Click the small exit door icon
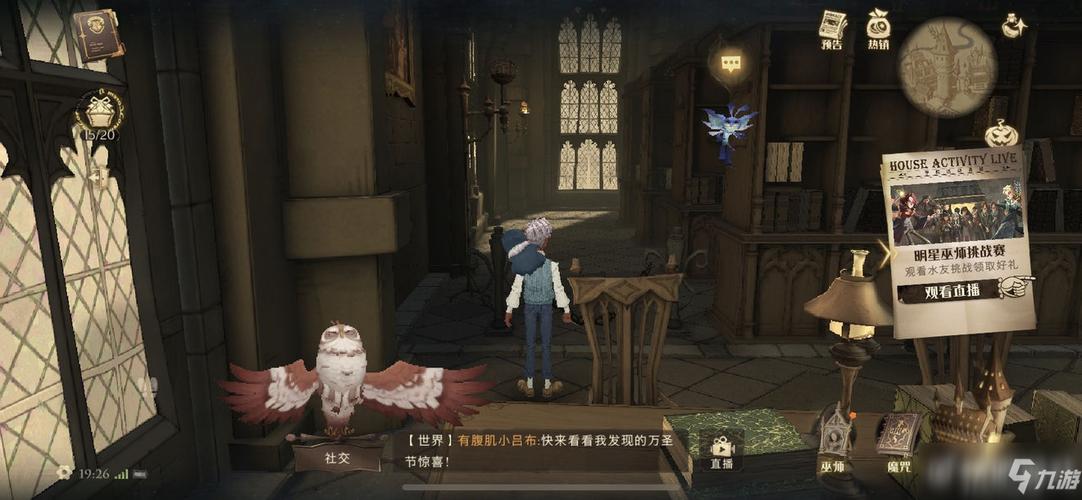This screenshot has width=1082, height=500. tap(98, 177)
